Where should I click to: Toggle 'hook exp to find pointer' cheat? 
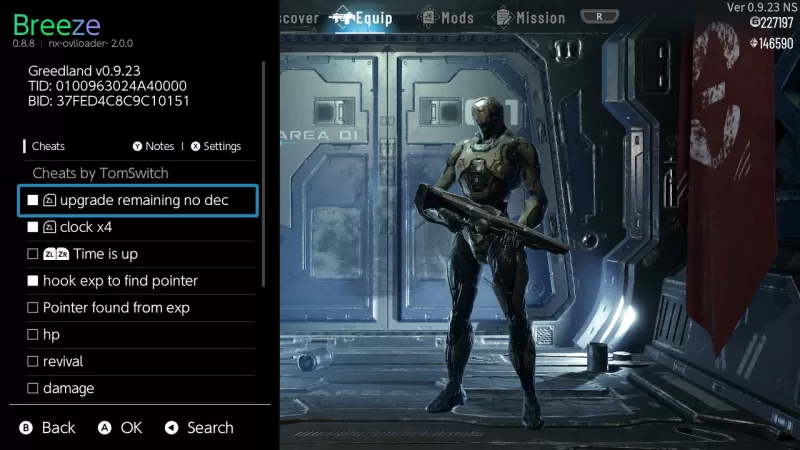138,281
